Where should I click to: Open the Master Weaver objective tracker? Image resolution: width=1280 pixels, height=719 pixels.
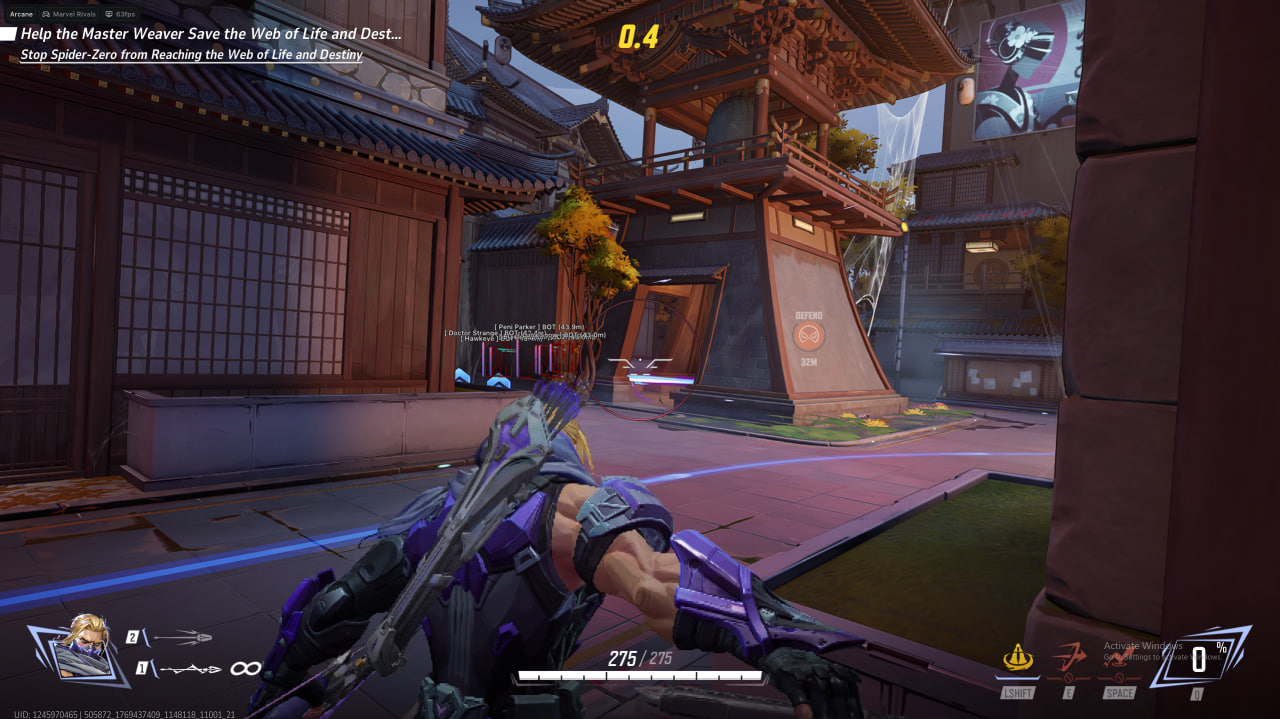pyautogui.click(x=210, y=34)
